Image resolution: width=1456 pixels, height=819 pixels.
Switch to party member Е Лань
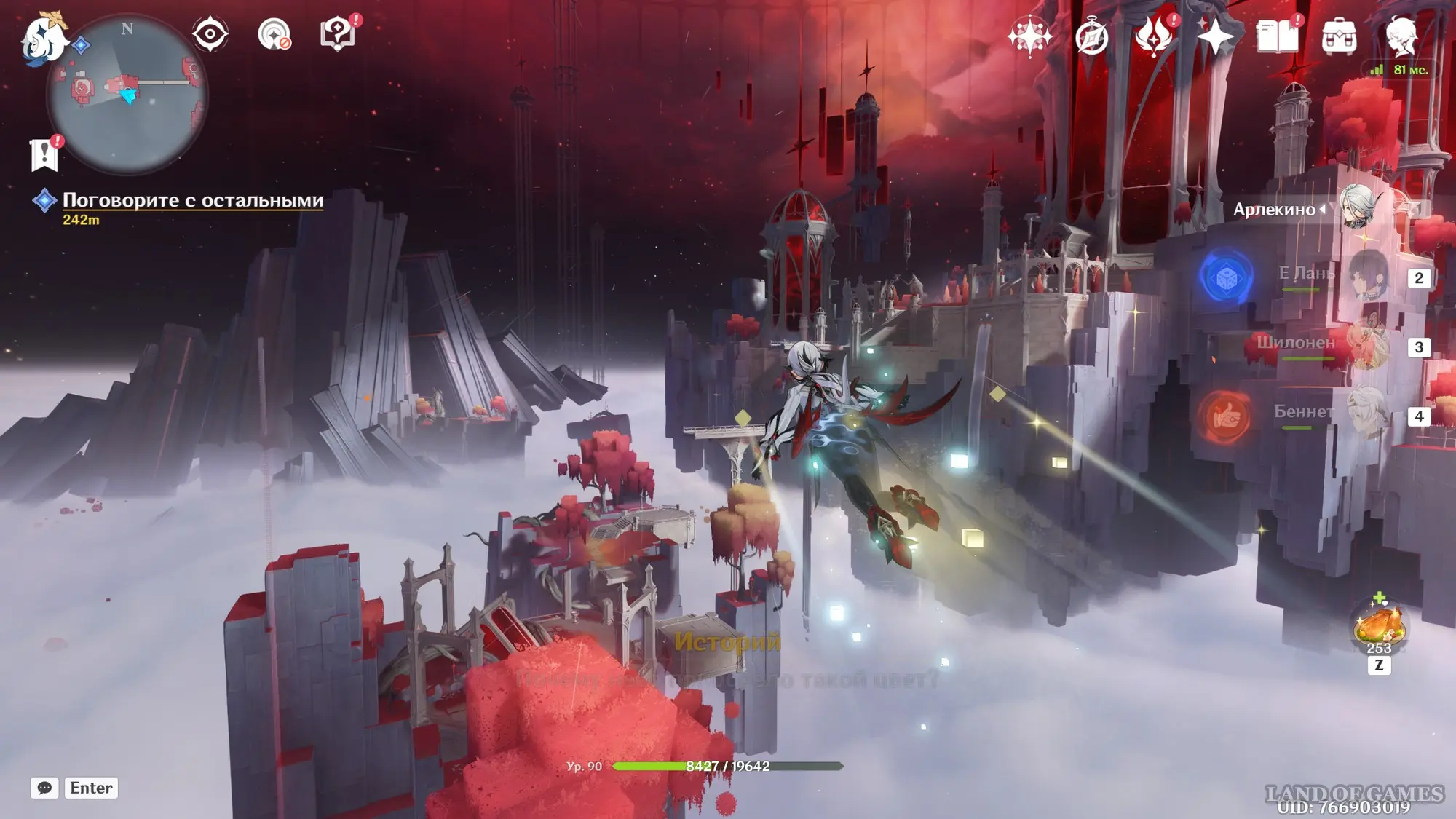pos(1369,276)
